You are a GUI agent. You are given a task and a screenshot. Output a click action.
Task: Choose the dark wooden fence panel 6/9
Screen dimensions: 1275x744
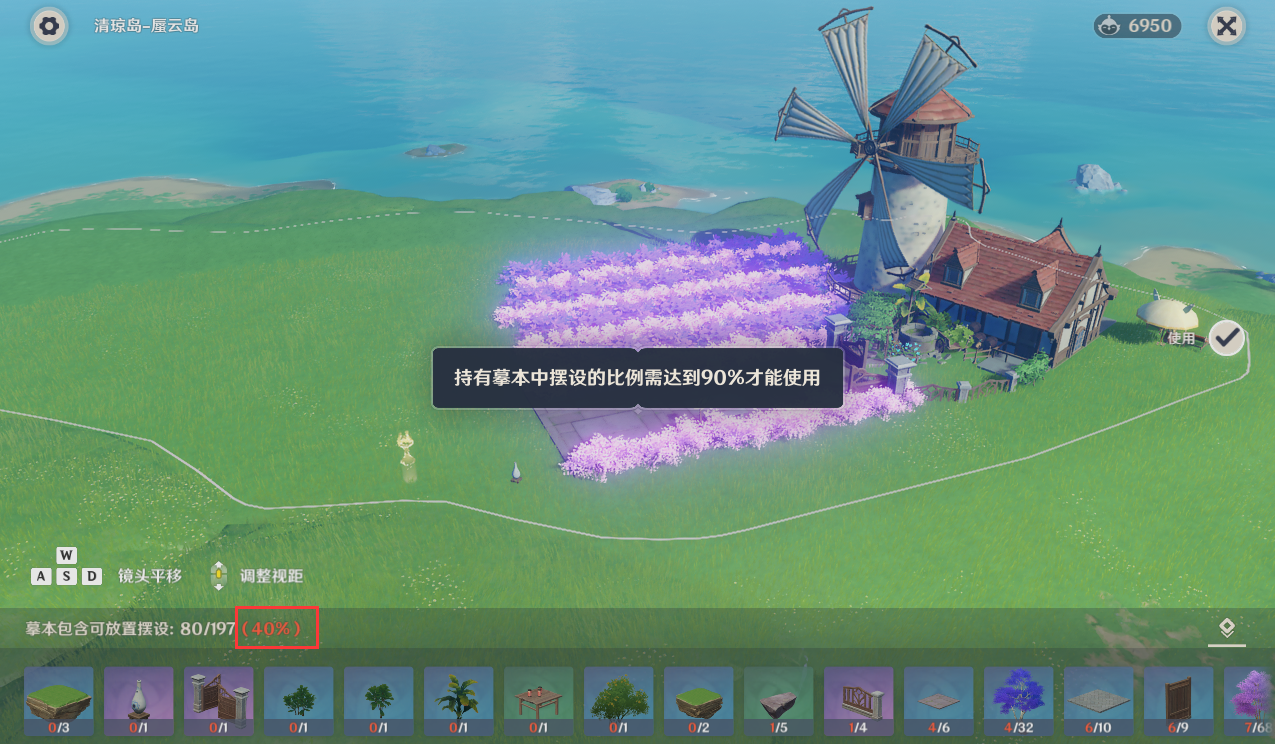pos(1179,702)
